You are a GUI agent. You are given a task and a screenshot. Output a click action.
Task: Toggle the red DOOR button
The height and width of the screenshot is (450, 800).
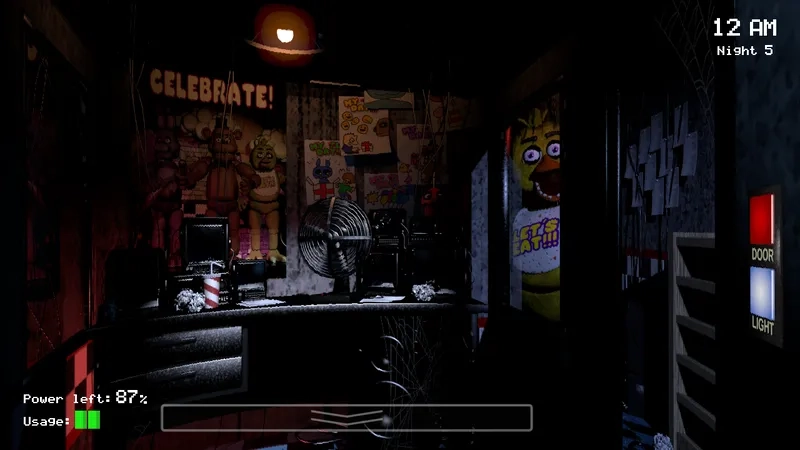coord(762,219)
